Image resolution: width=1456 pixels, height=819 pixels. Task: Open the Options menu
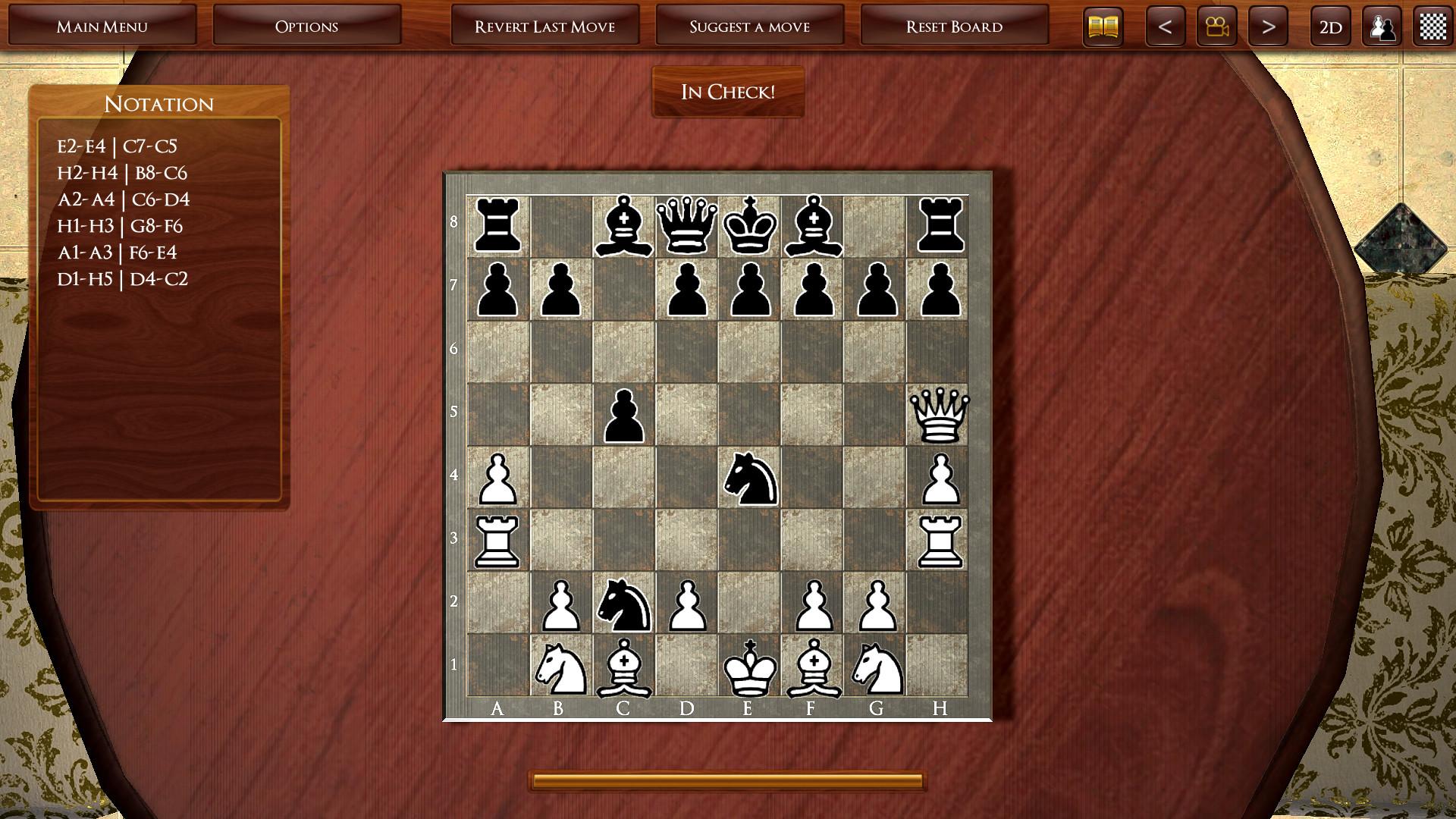point(306,25)
